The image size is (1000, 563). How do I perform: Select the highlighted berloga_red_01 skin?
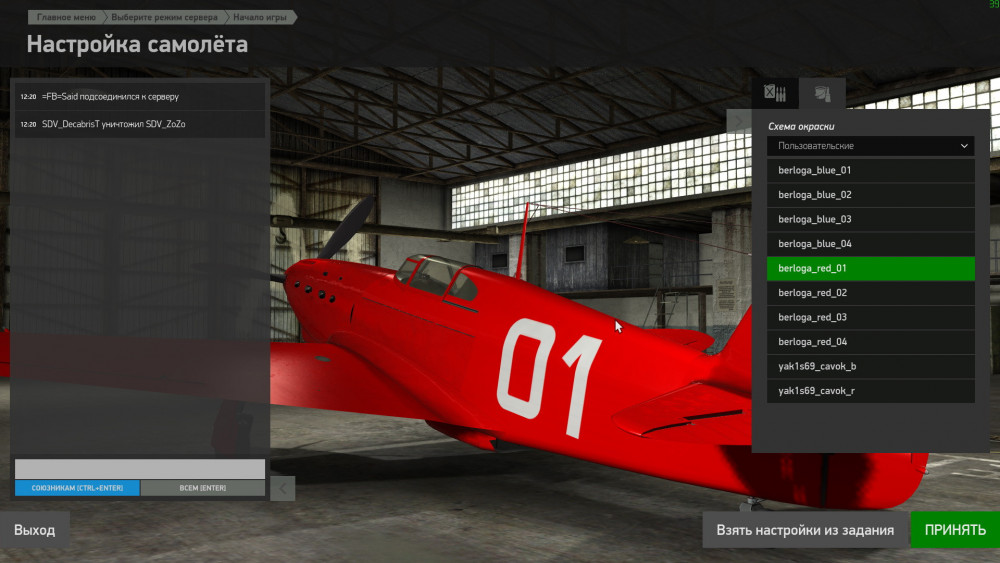870,268
